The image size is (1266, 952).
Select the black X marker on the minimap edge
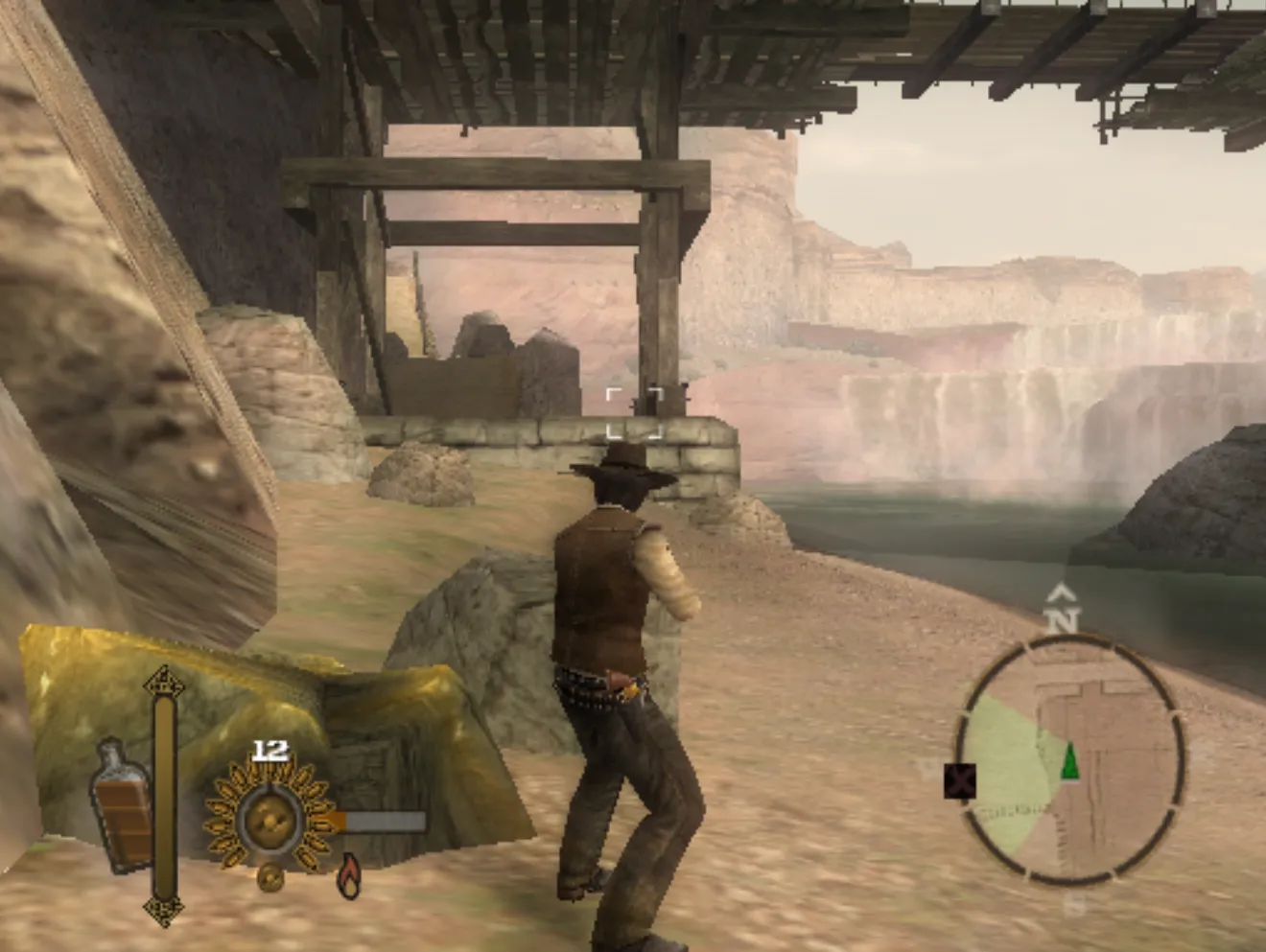960,780
